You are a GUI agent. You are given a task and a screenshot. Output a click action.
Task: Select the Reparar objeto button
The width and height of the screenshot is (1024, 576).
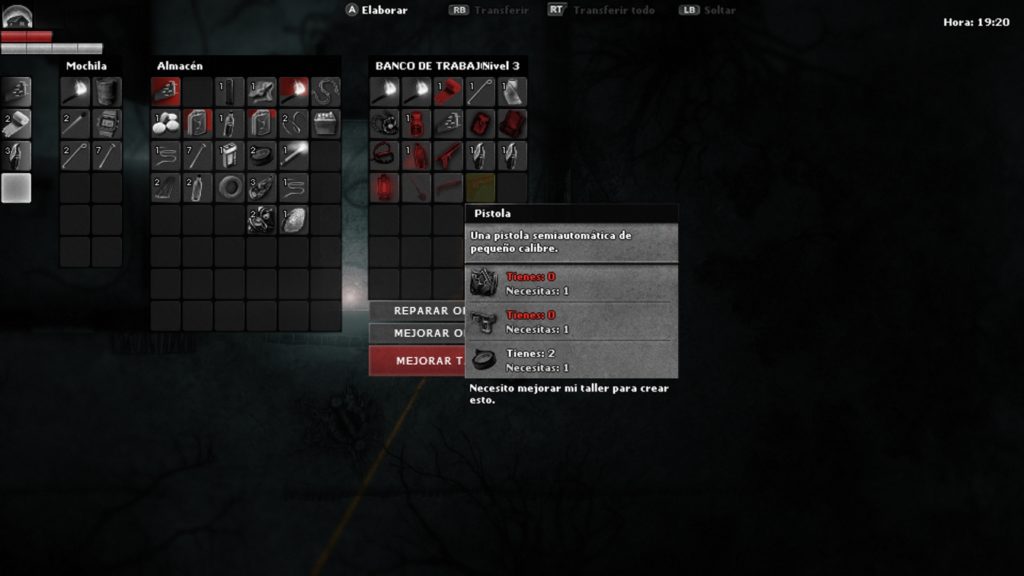[417, 311]
